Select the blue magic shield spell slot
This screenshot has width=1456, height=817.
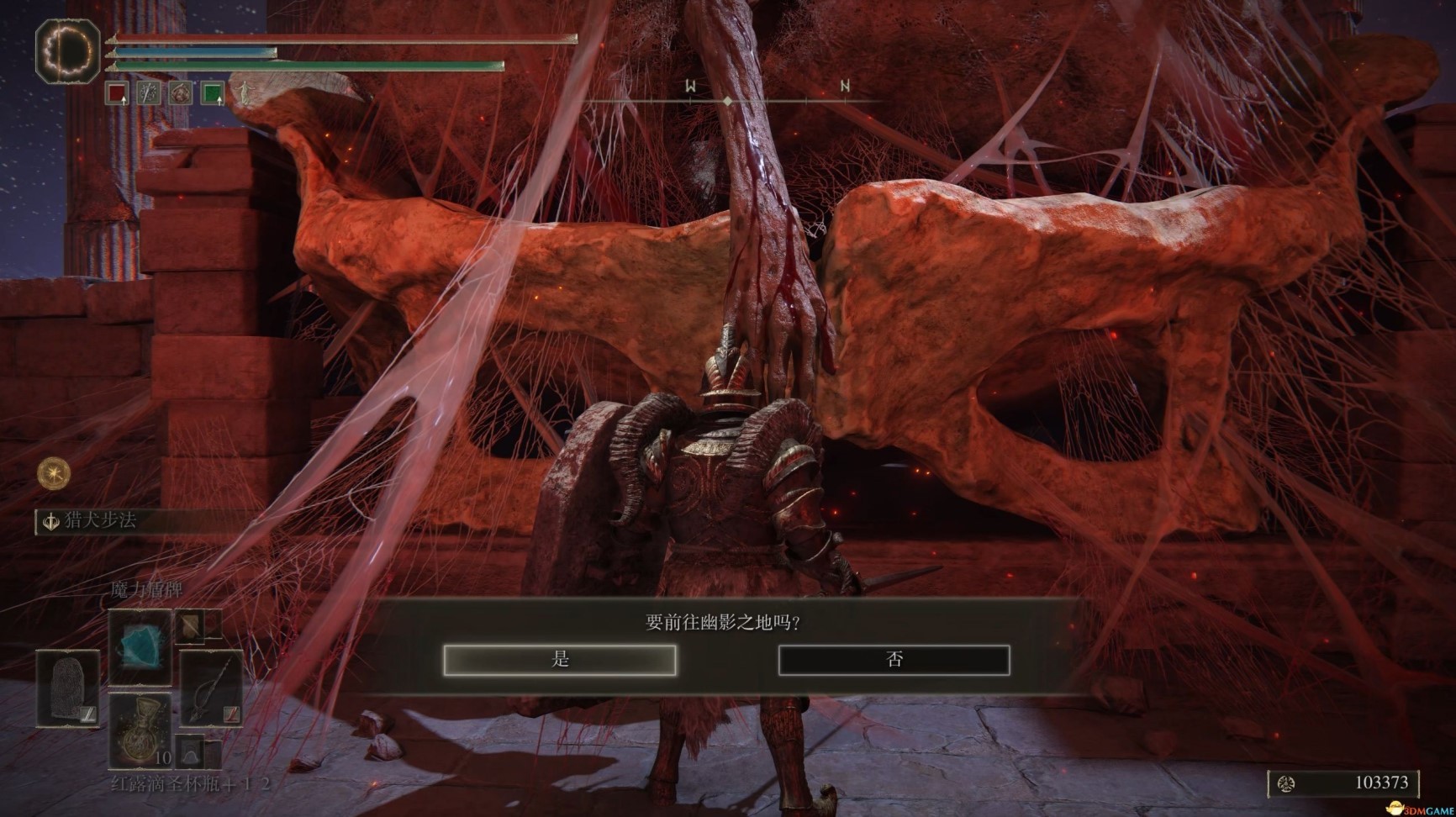click(140, 647)
